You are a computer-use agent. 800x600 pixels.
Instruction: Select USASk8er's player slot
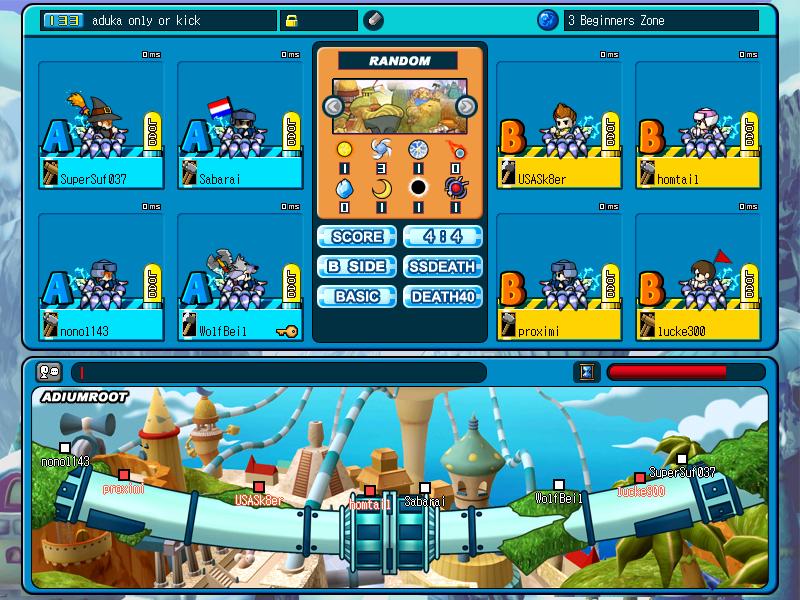pos(559,125)
